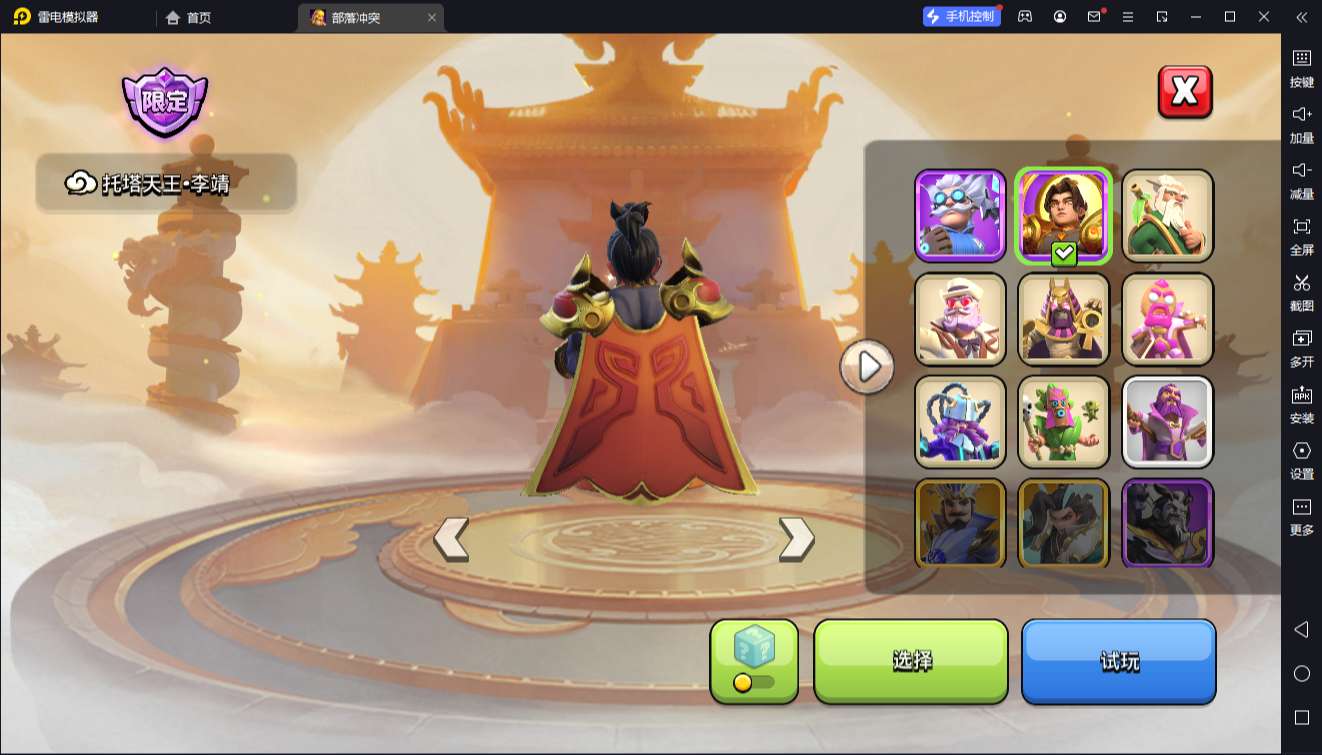Screen dimensions: 1322x755
Task: Choose the green cactus skin thumbnail
Action: [1064, 422]
